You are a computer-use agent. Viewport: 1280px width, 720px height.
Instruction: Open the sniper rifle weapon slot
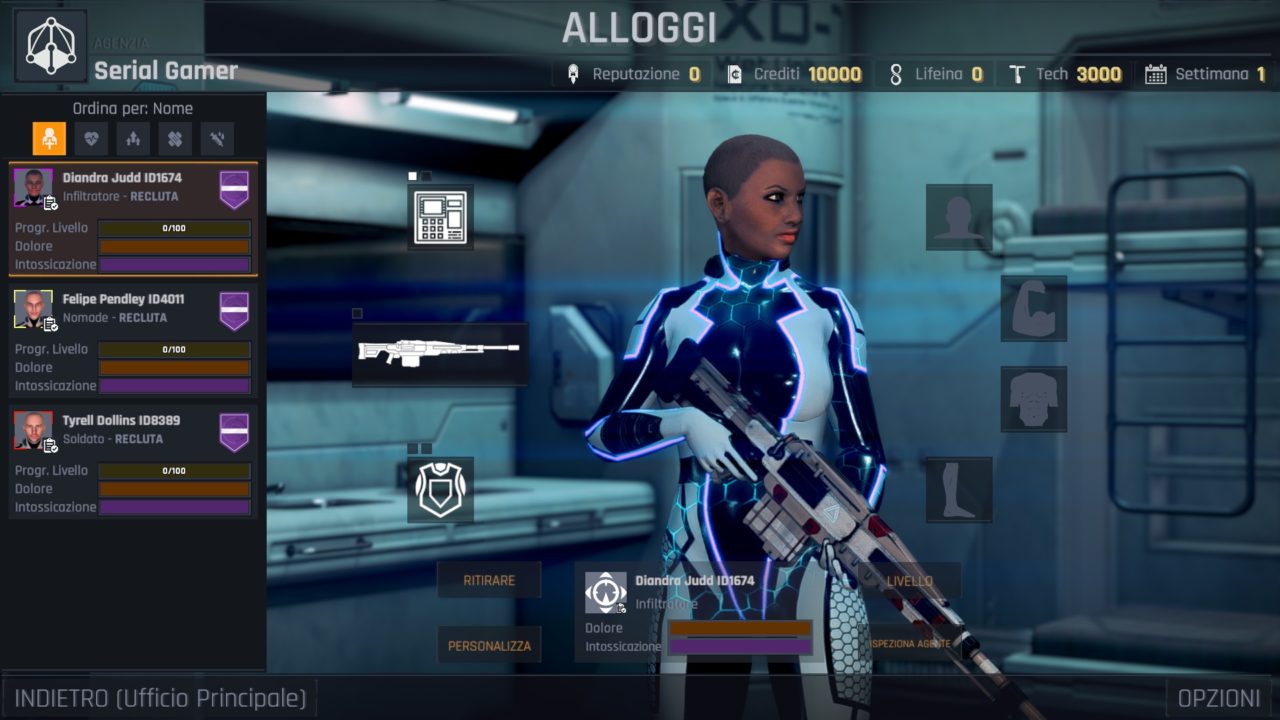point(440,353)
